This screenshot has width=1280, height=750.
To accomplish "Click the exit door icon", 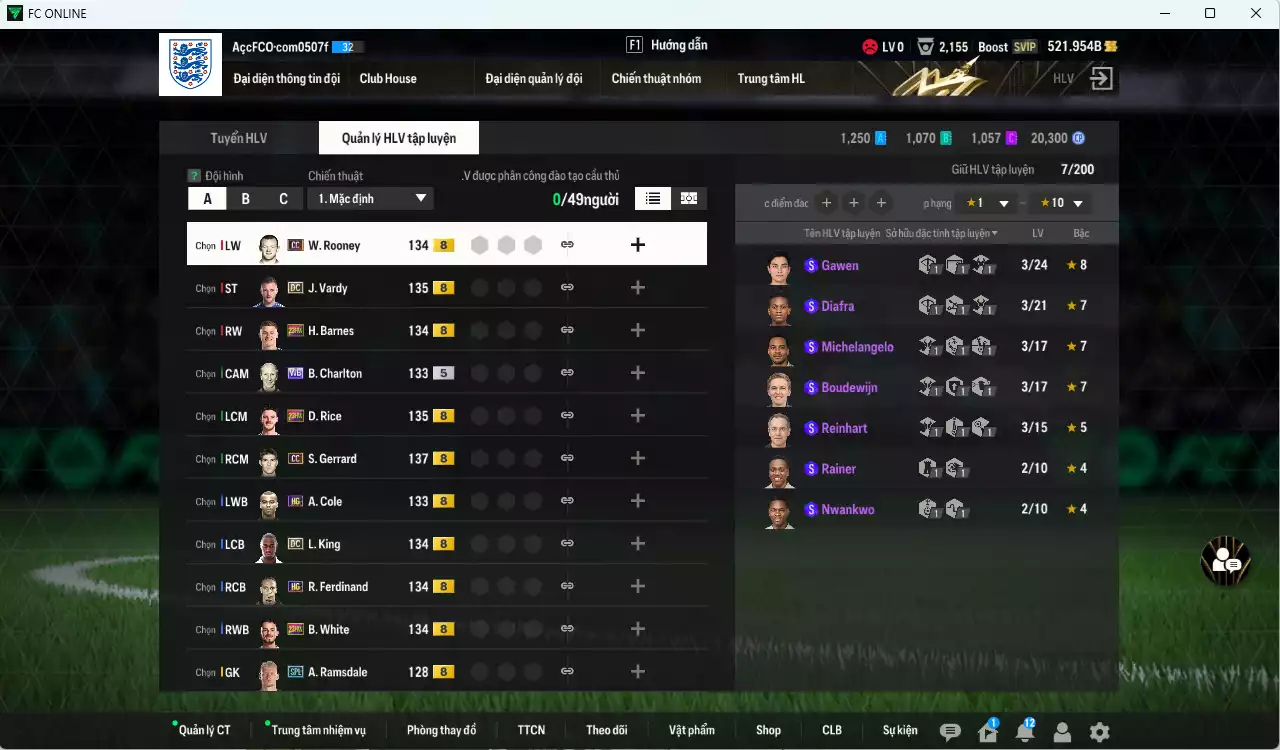I will pyautogui.click(x=1101, y=79).
